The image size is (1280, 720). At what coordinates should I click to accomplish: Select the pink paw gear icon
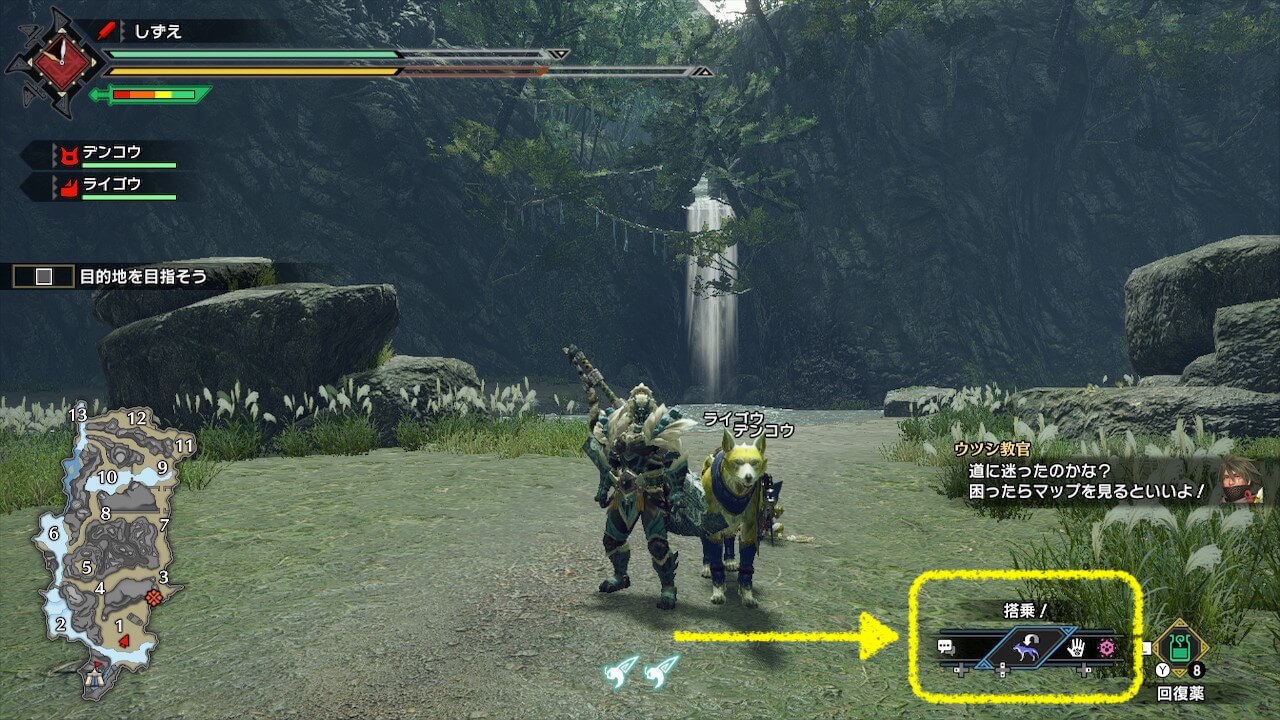(1106, 648)
